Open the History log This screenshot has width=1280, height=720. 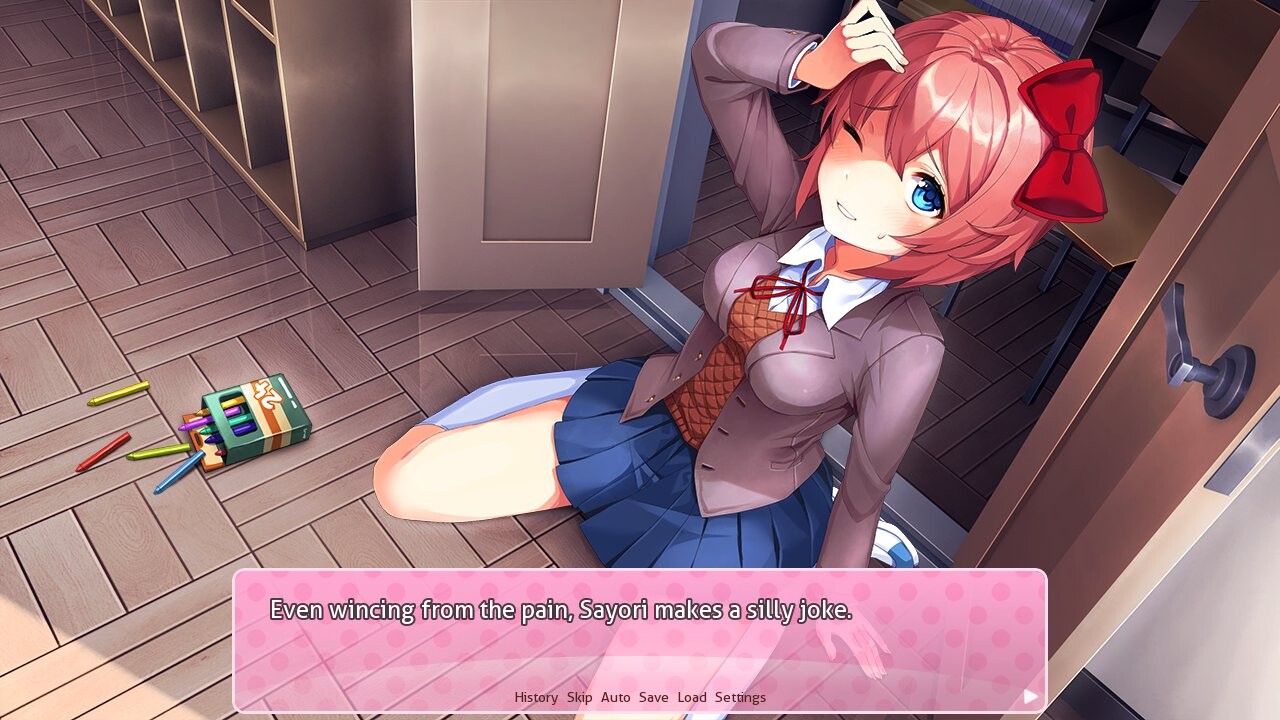(x=537, y=697)
